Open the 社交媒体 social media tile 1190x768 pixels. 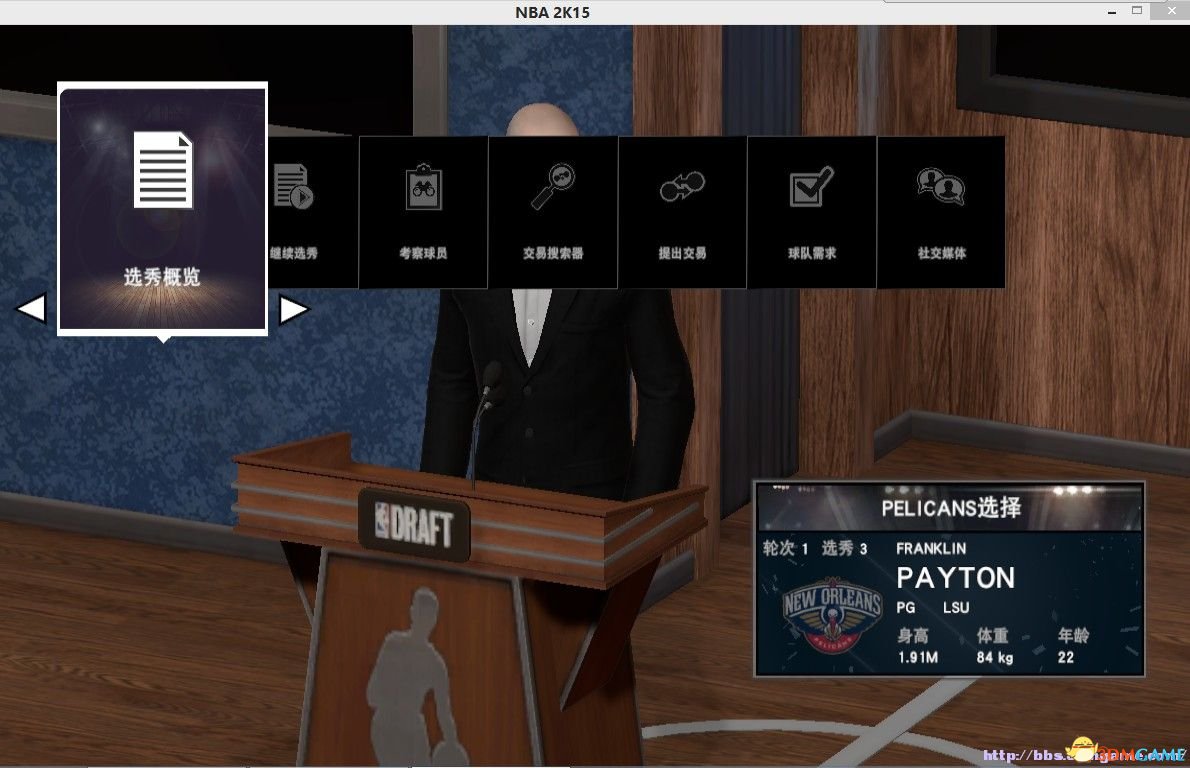tap(941, 212)
